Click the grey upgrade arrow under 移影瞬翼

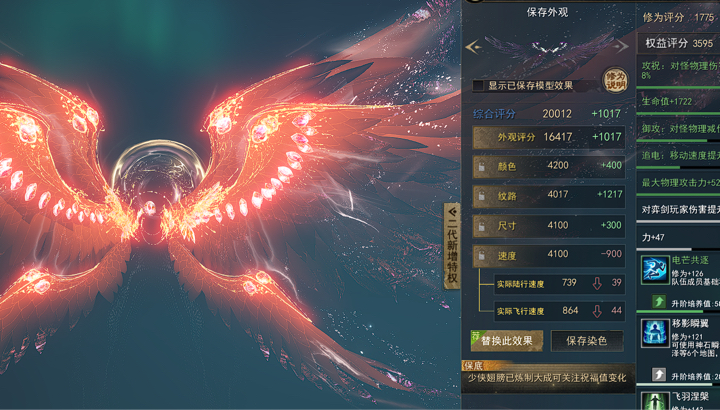pos(659,374)
